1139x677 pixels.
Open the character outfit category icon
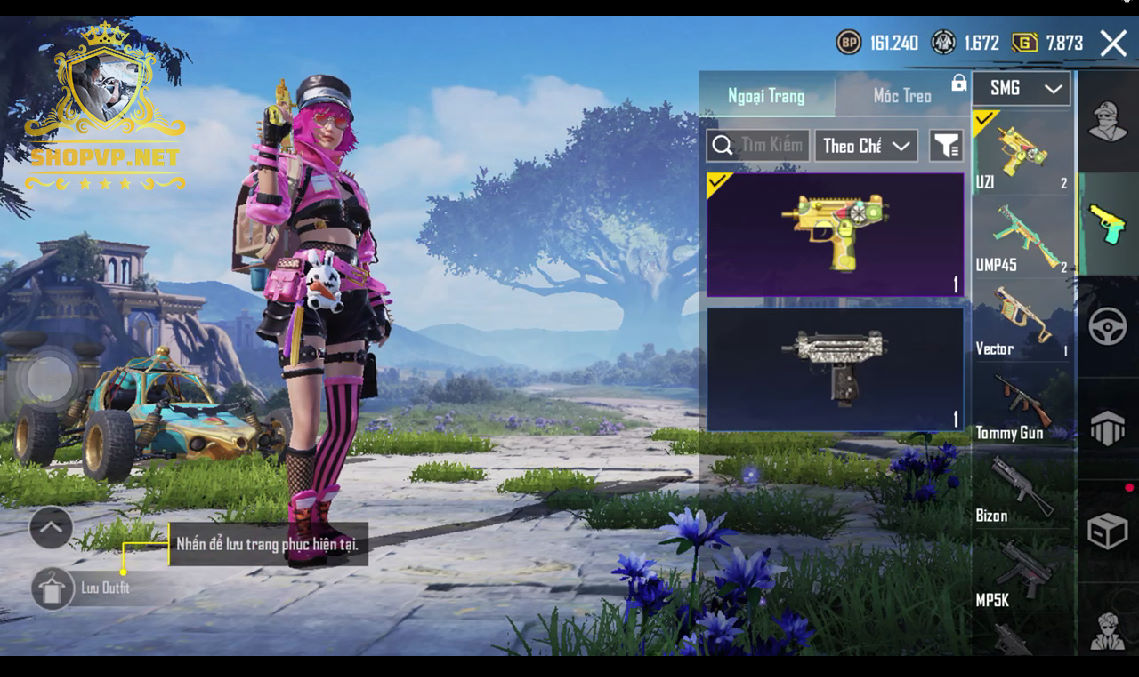coord(1108,122)
